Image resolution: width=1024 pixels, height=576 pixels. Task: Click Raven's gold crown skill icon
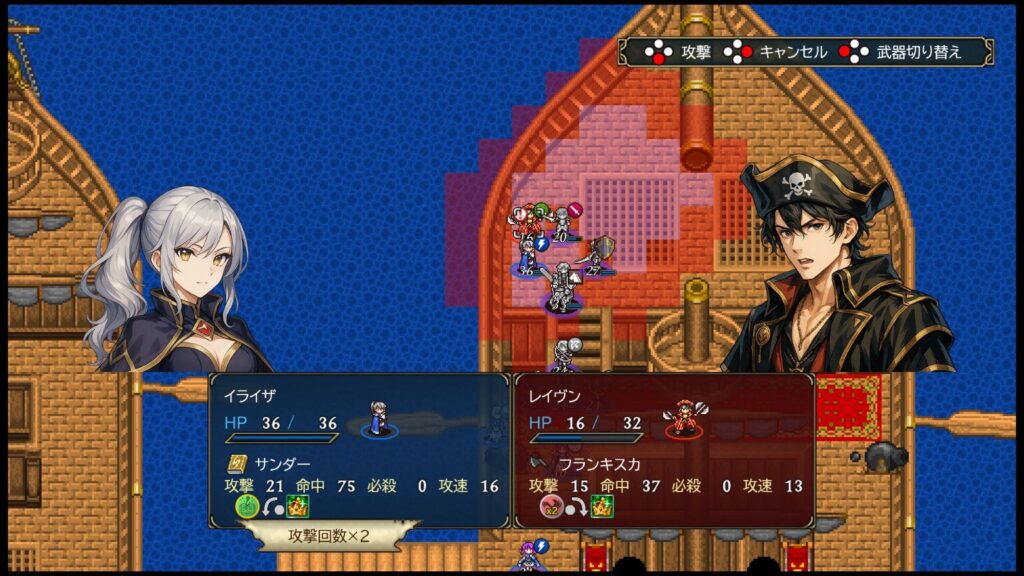click(x=602, y=507)
